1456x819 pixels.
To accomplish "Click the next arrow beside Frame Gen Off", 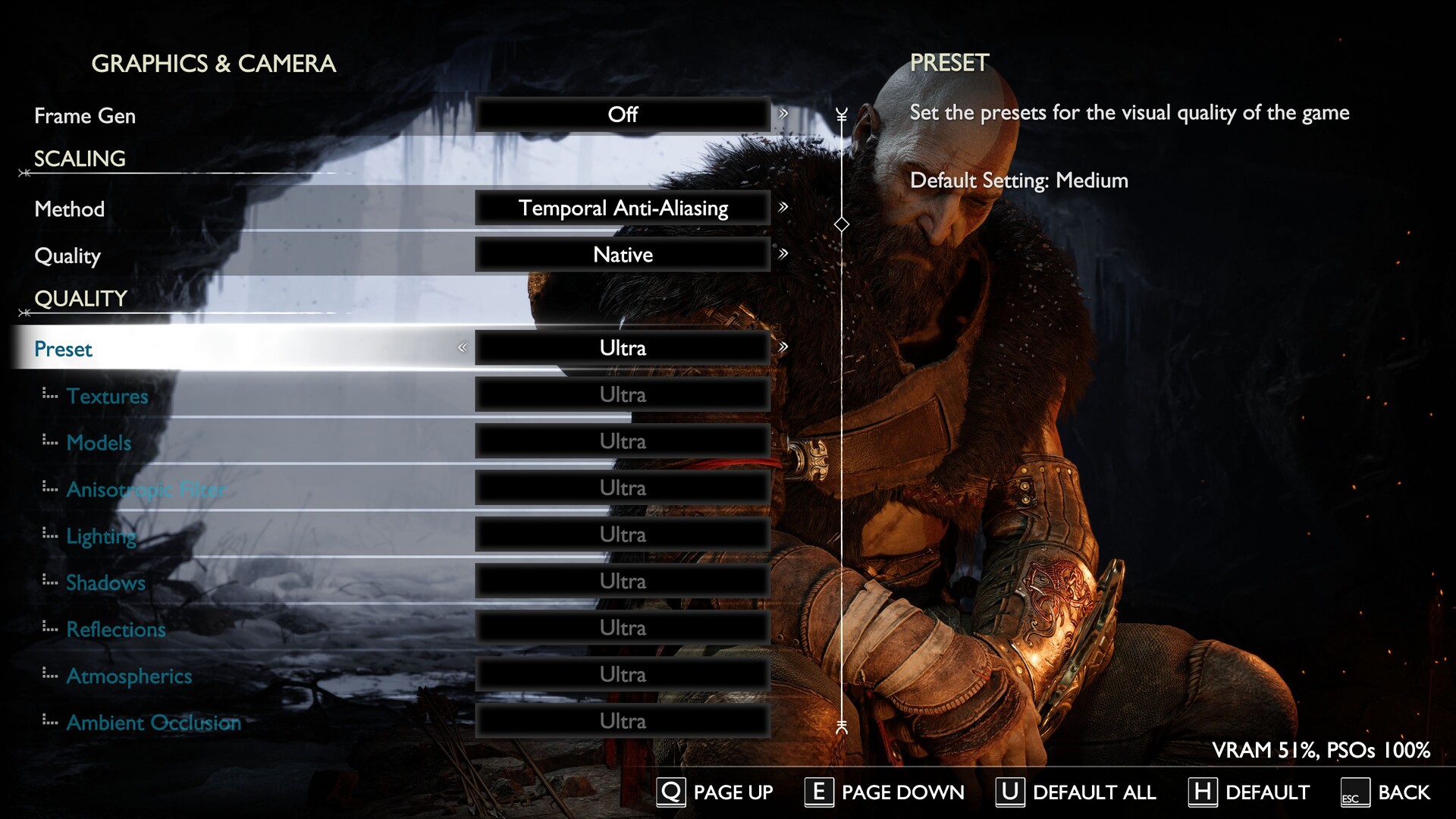I will click(783, 114).
